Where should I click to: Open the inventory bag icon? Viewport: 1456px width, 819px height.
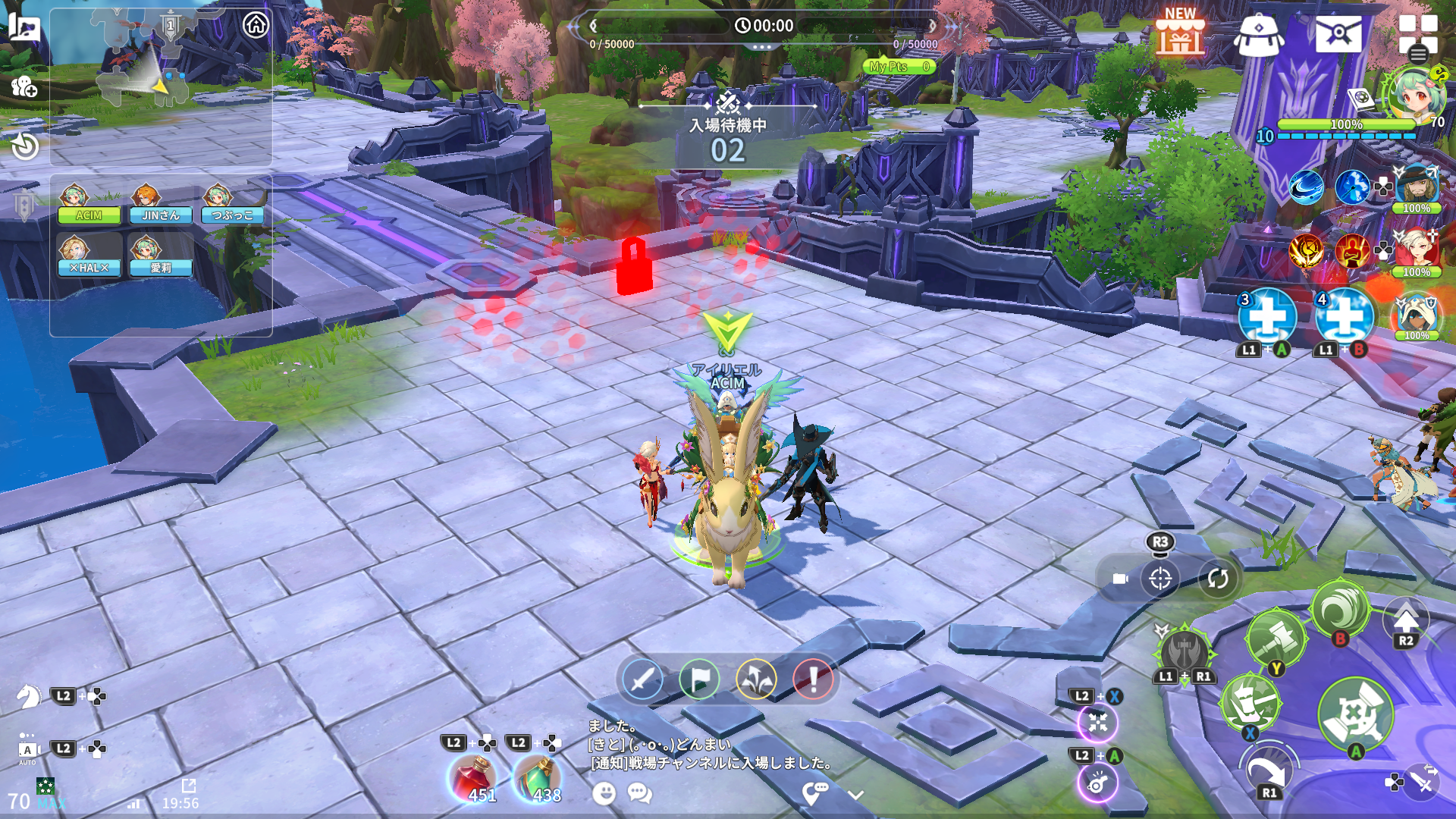click(1258, 35)
